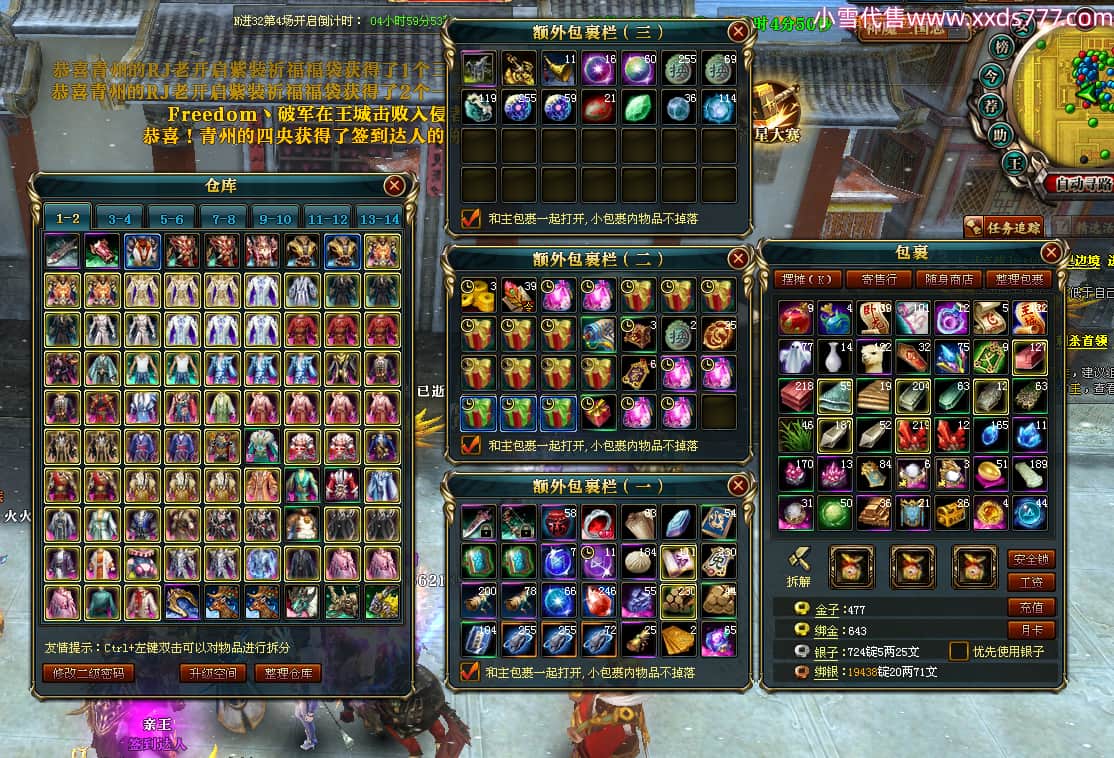Viewport: 1114px width, 758px height.
Task: Toggle the open-with-main-bag checkbox in 额外包裹栏（二）
Action: click(471, 445)
